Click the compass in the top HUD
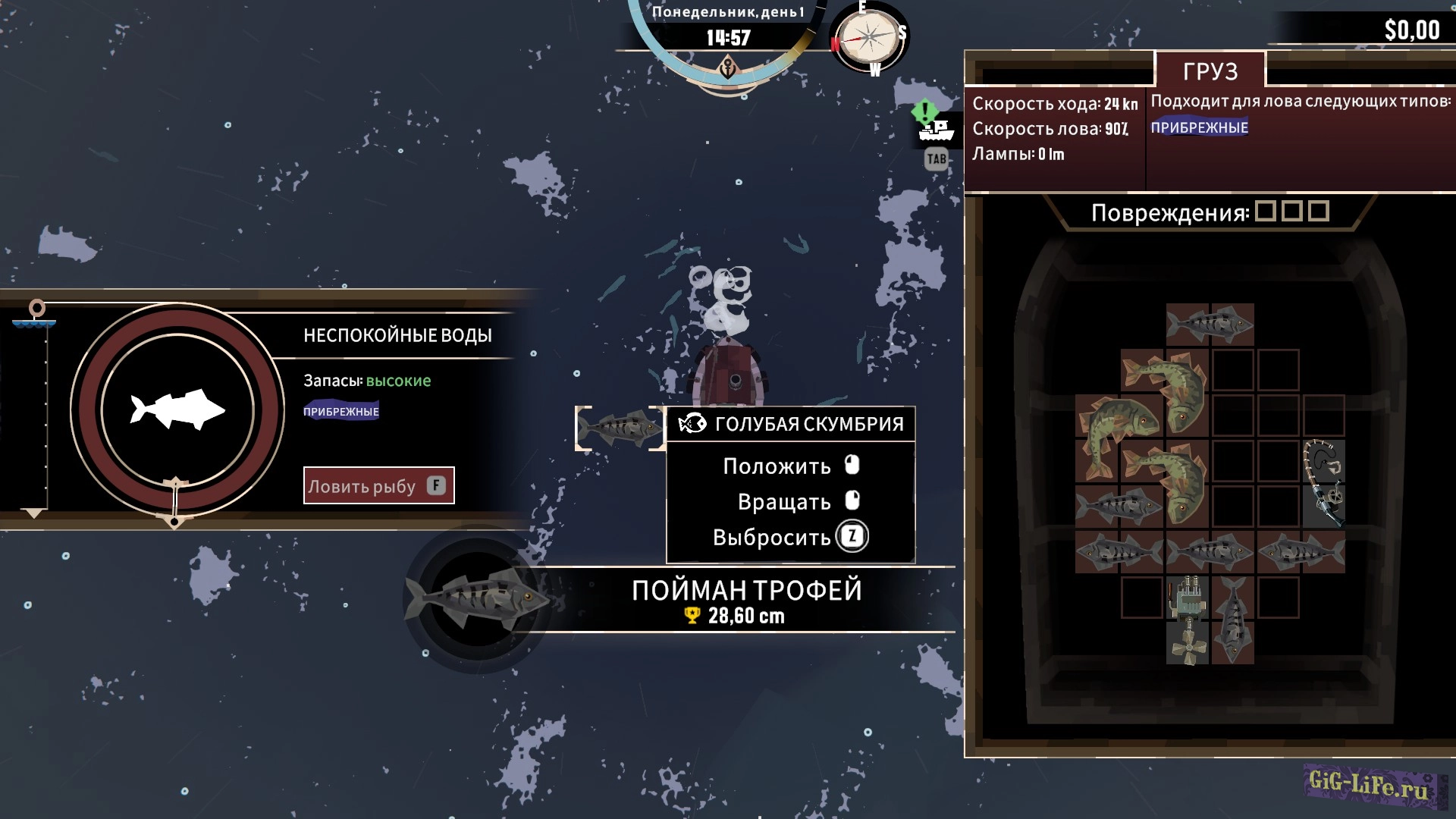This screenshot has height=819, width=1456. [x=869, y=38]
